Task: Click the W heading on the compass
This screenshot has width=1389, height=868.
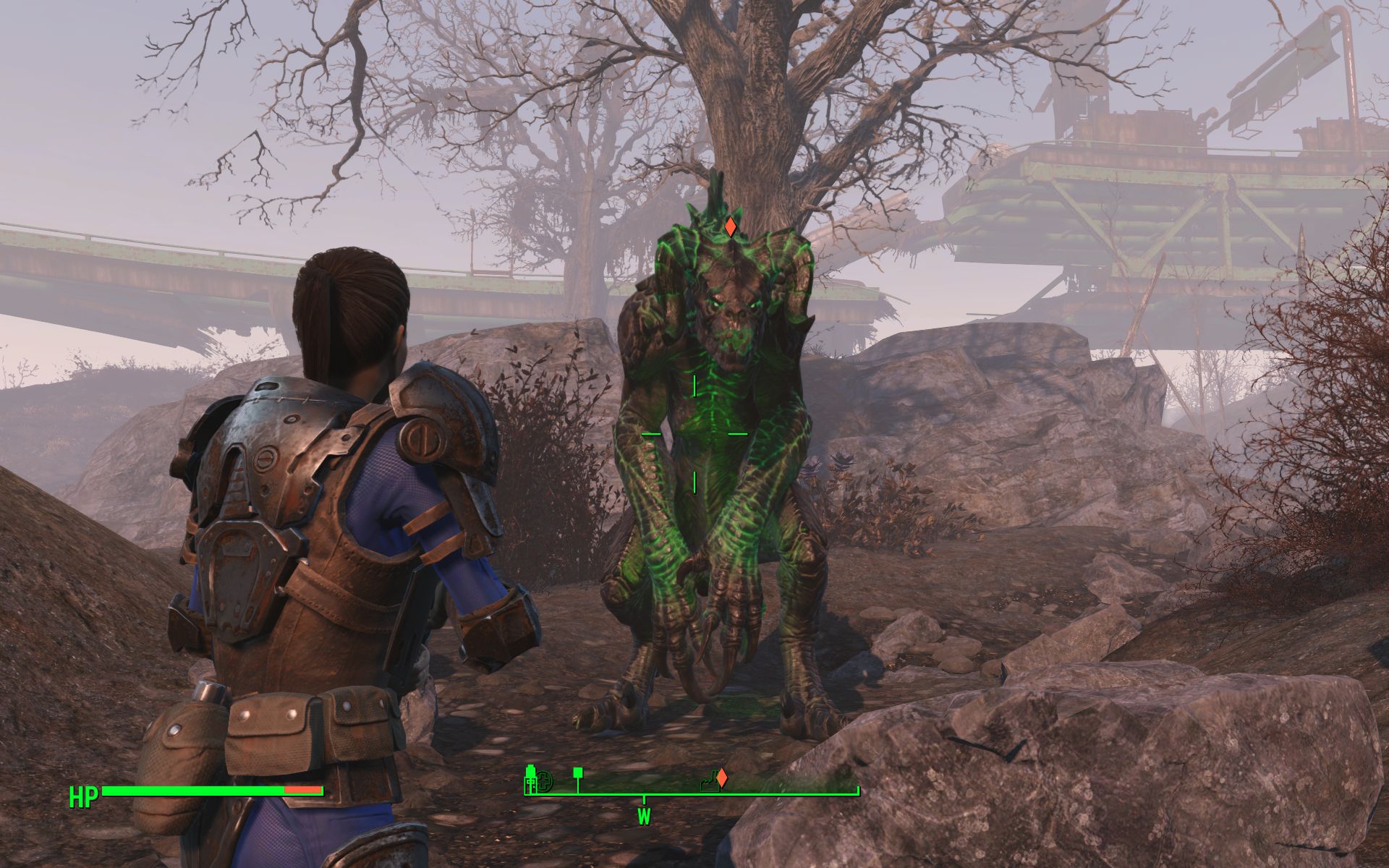Action: click(x=643, y=817)
